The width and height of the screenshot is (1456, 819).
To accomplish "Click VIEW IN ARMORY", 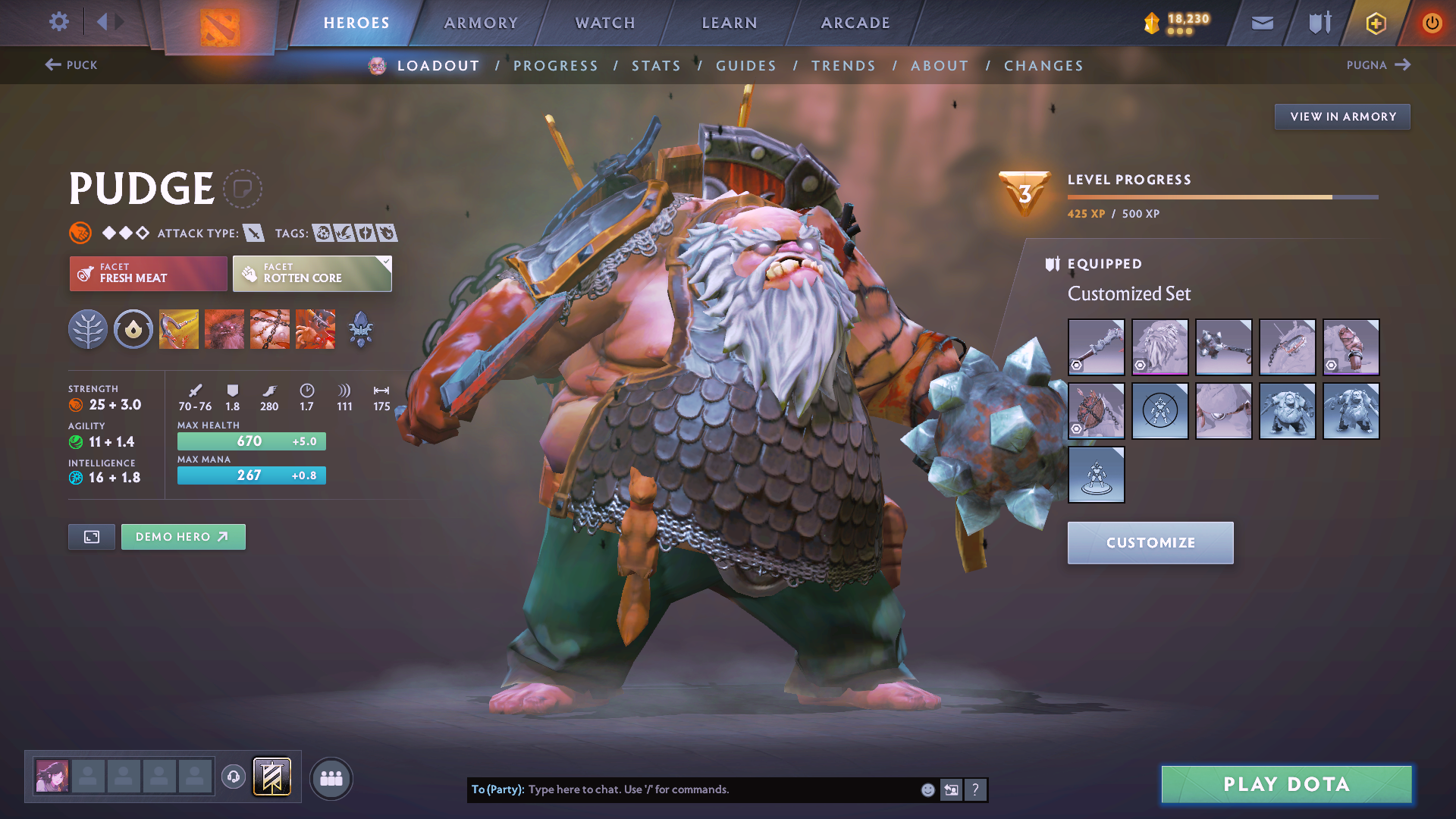I will point(1342,116).
